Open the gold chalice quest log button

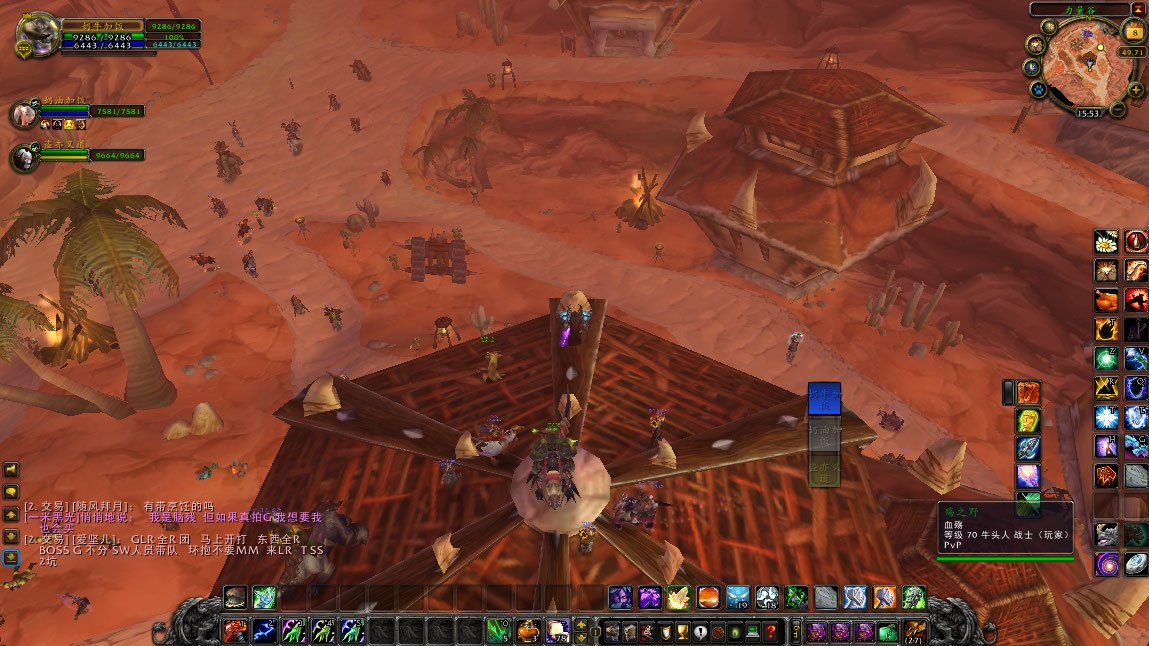(x=681, y=632)
